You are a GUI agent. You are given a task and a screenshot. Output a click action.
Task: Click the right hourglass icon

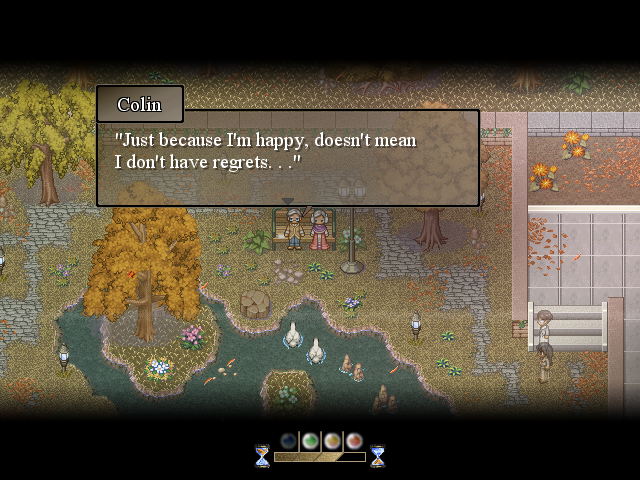(x=378, y=456)
